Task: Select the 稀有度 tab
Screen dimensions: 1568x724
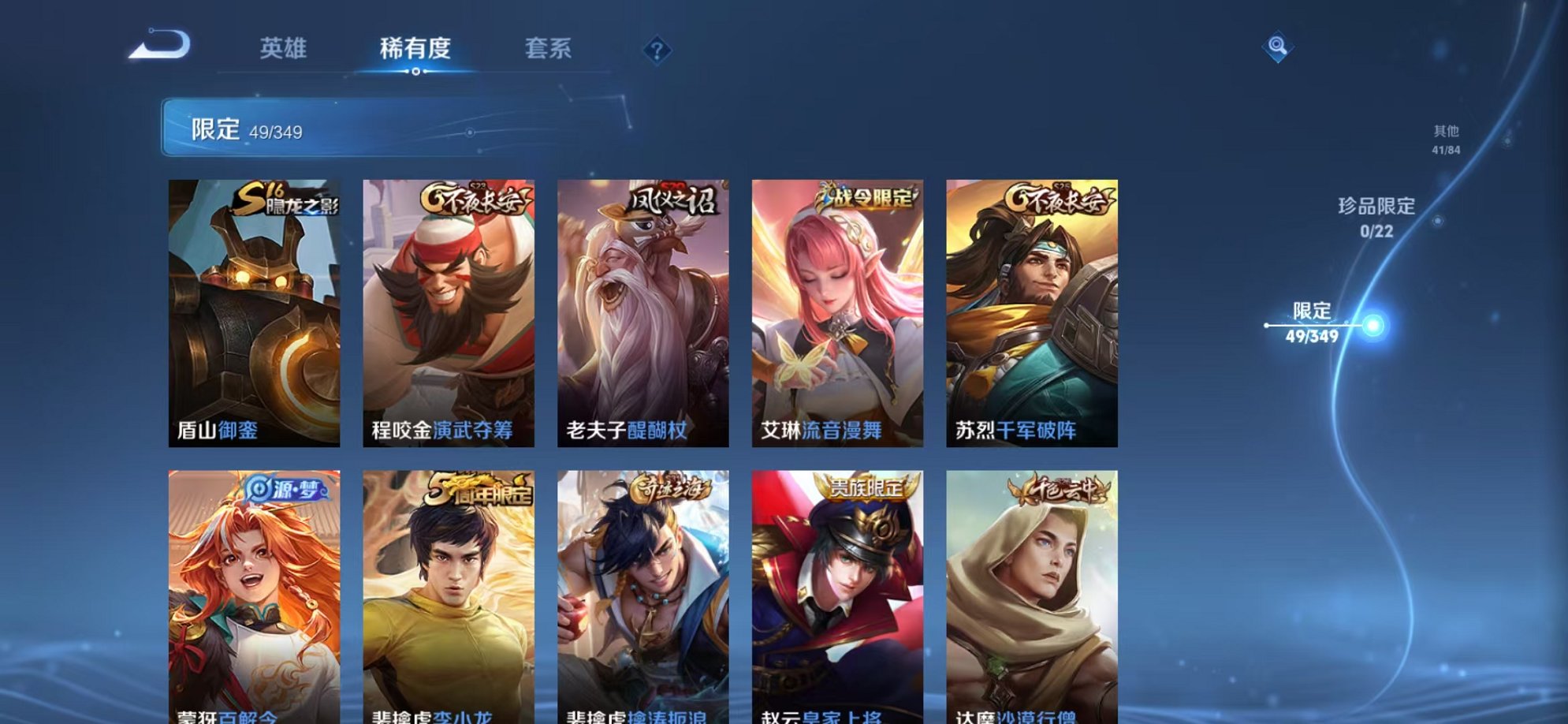Action: pyautogui.click(x=416, y=49)
